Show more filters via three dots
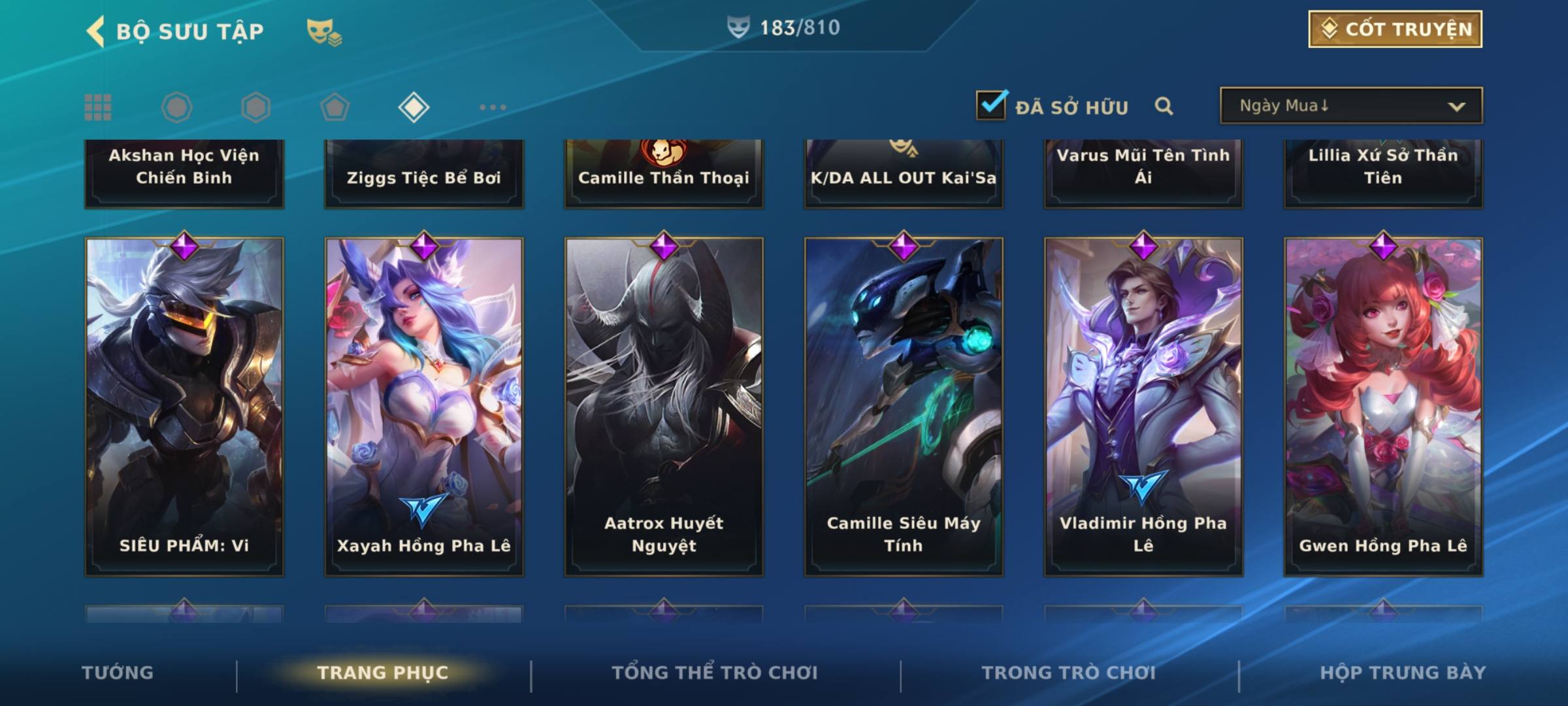This screenshot has width=1568, height=706. click(x=493, y=107)
